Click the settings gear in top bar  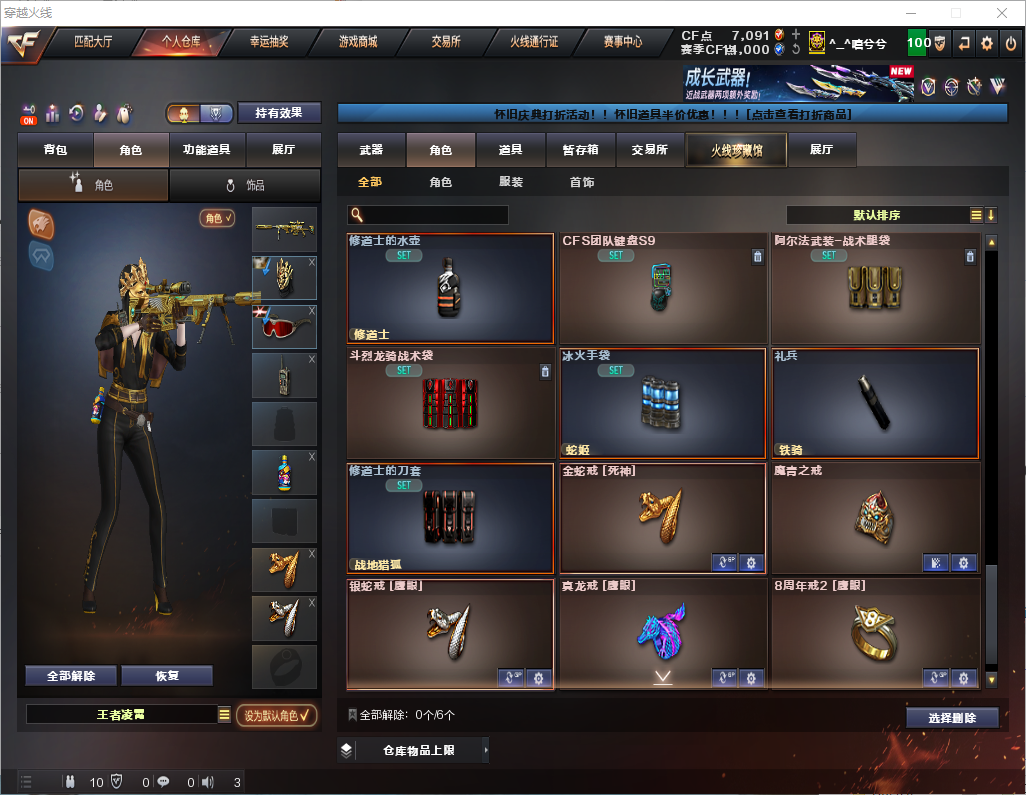point(987,43)
